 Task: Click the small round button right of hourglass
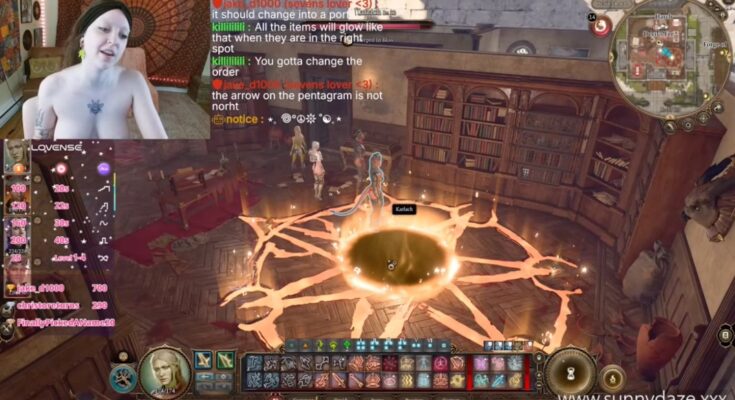click(x=614, y=377)
